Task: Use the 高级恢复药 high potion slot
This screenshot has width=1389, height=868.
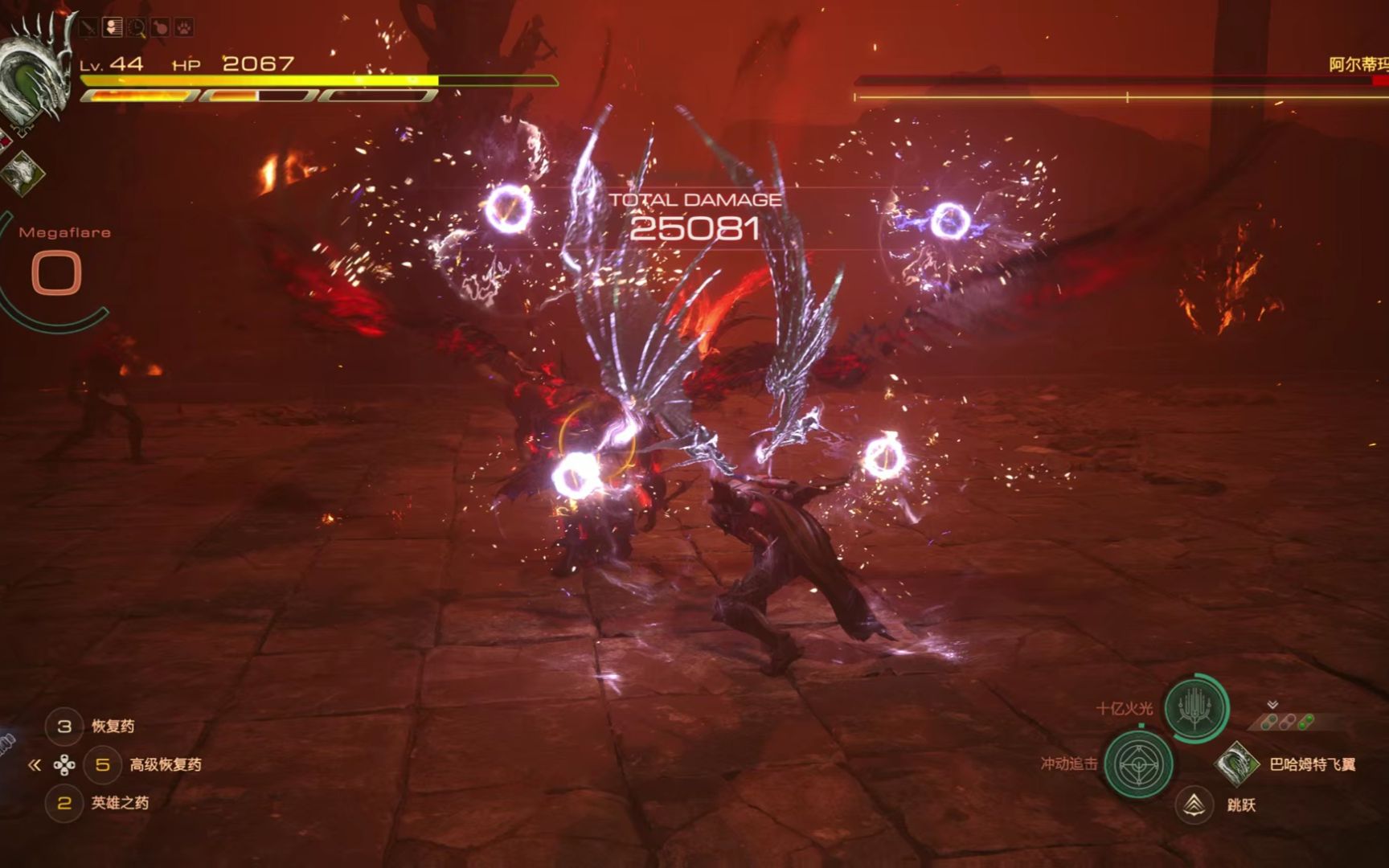Action: tap(102, 765)
